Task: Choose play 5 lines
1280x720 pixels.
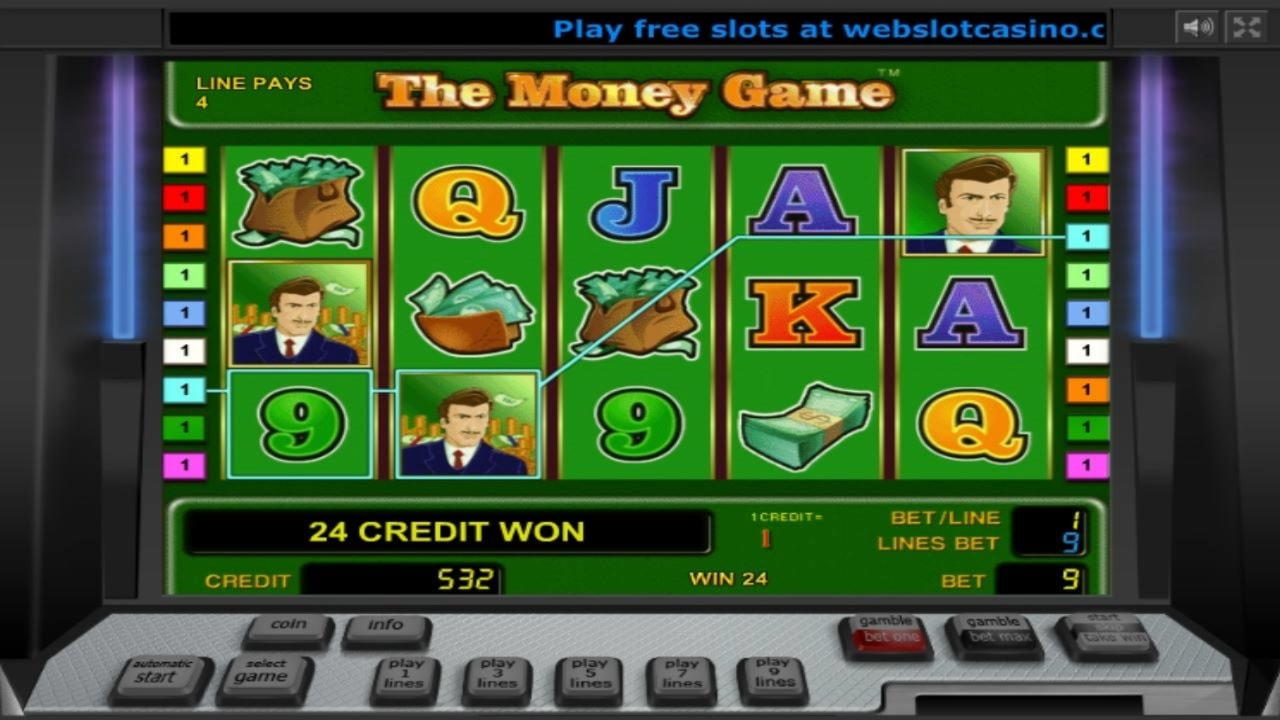Action: [x=588, y=674]
